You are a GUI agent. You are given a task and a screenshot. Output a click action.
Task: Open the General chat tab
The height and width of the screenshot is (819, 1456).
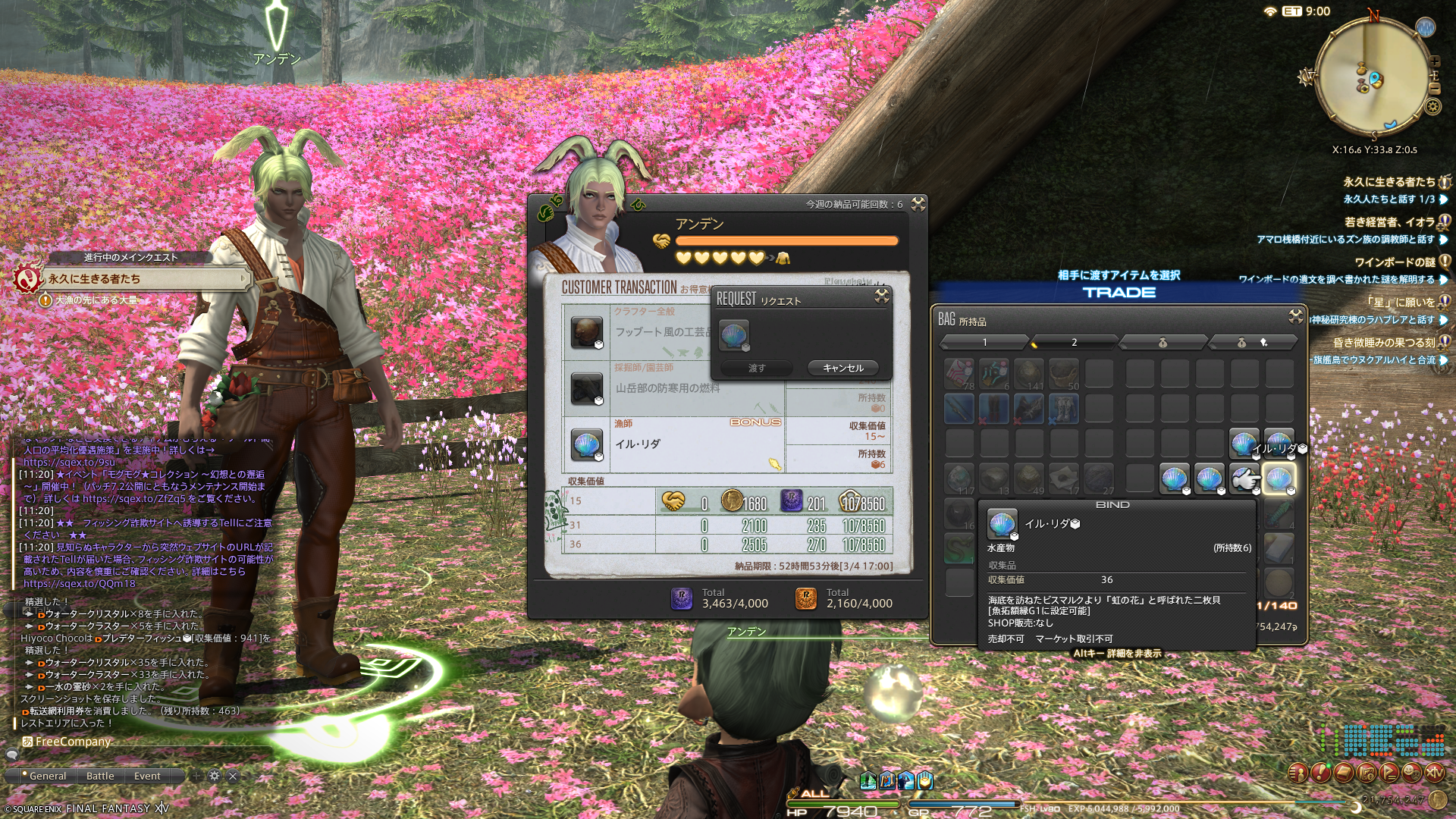47,776
